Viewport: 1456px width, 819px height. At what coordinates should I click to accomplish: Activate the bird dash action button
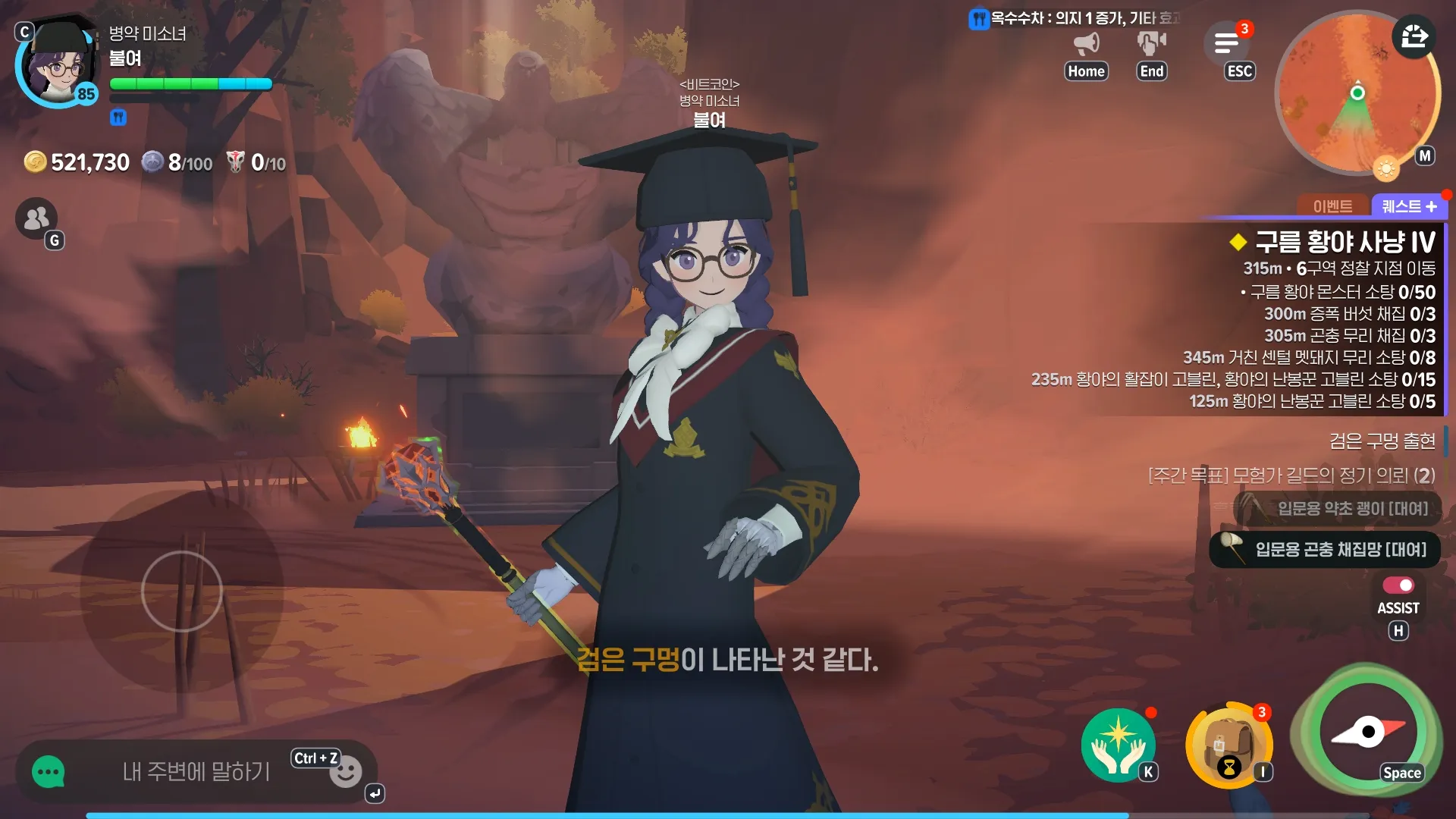1368,731
